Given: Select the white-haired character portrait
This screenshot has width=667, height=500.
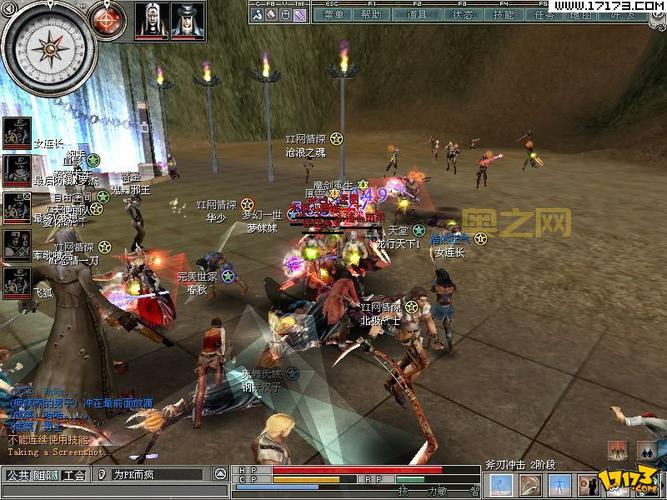Looking at the screenshot, I should click(x=151, y=19).
